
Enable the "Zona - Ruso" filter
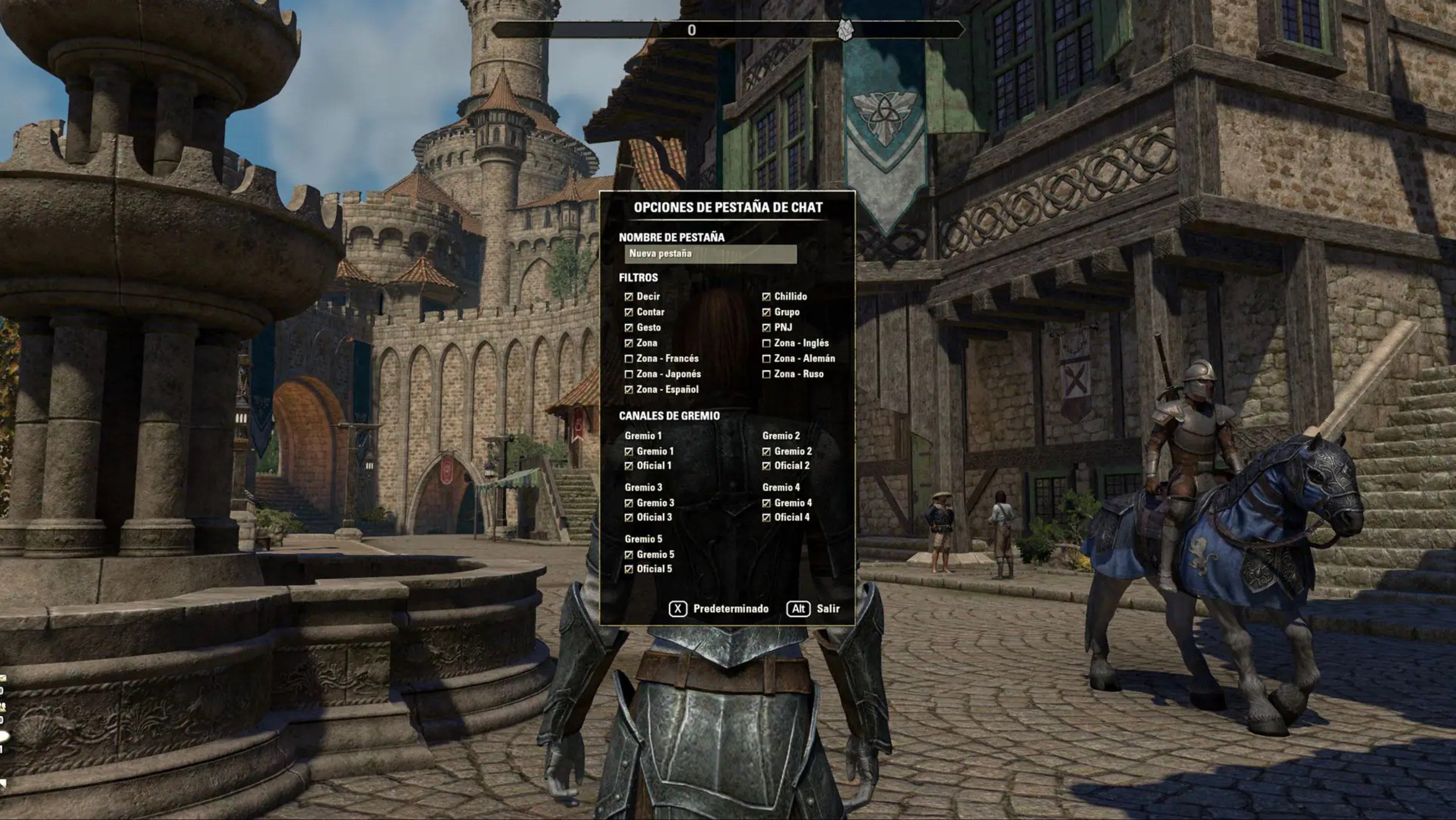(x=768, y=374)
